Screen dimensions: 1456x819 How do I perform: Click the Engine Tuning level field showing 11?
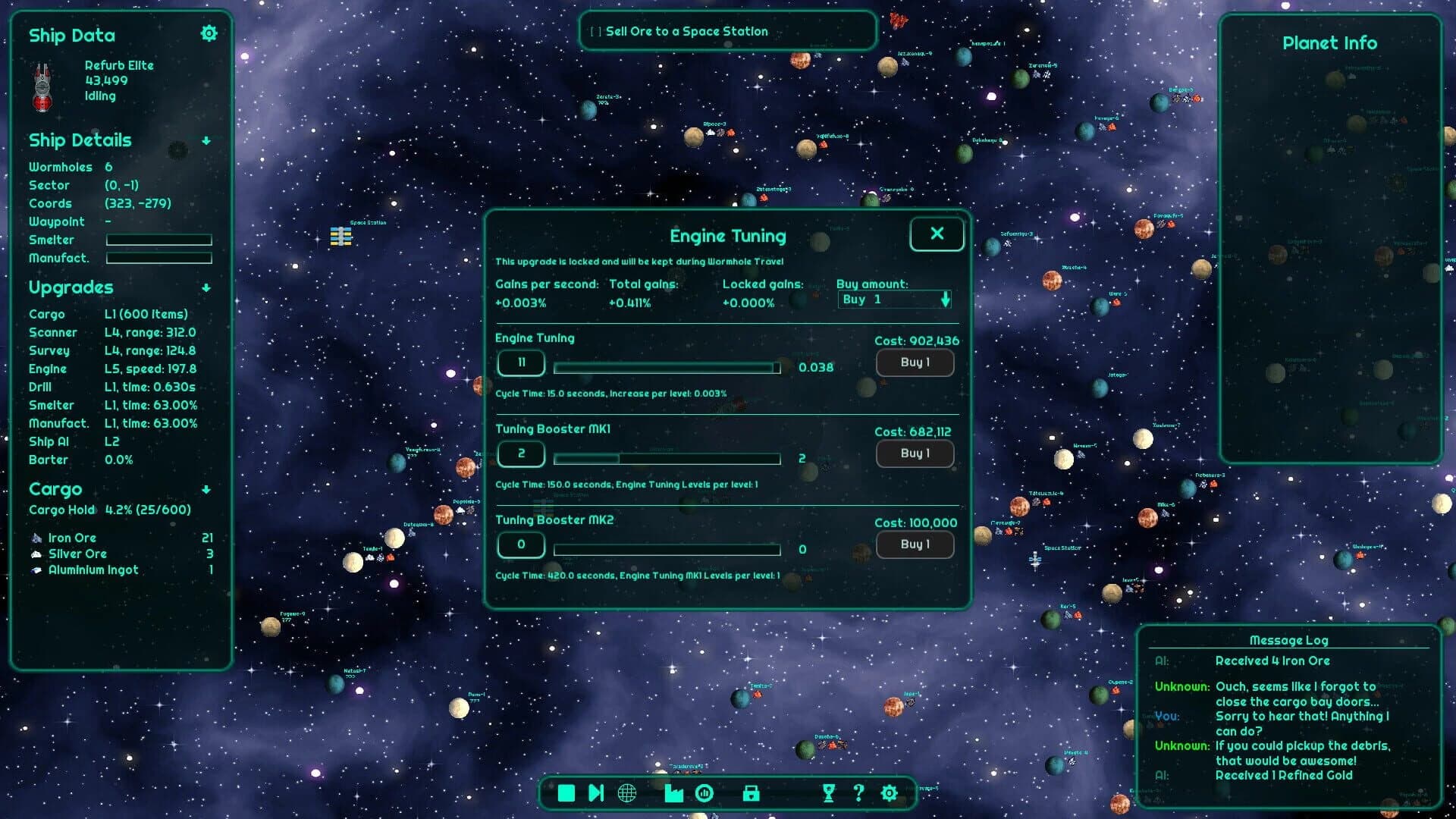[521, 362]
